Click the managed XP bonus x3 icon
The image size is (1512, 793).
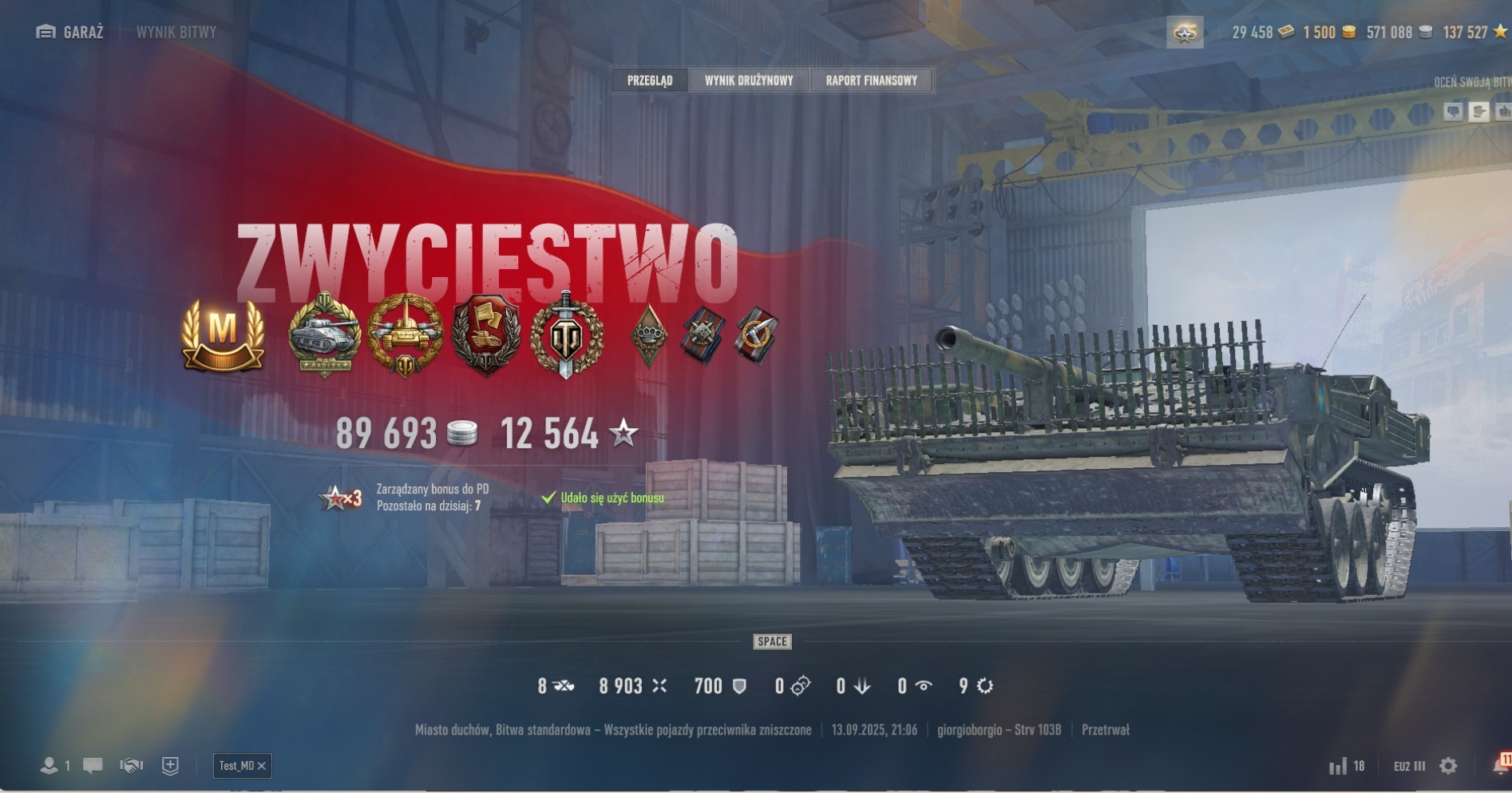coord(341,498)
